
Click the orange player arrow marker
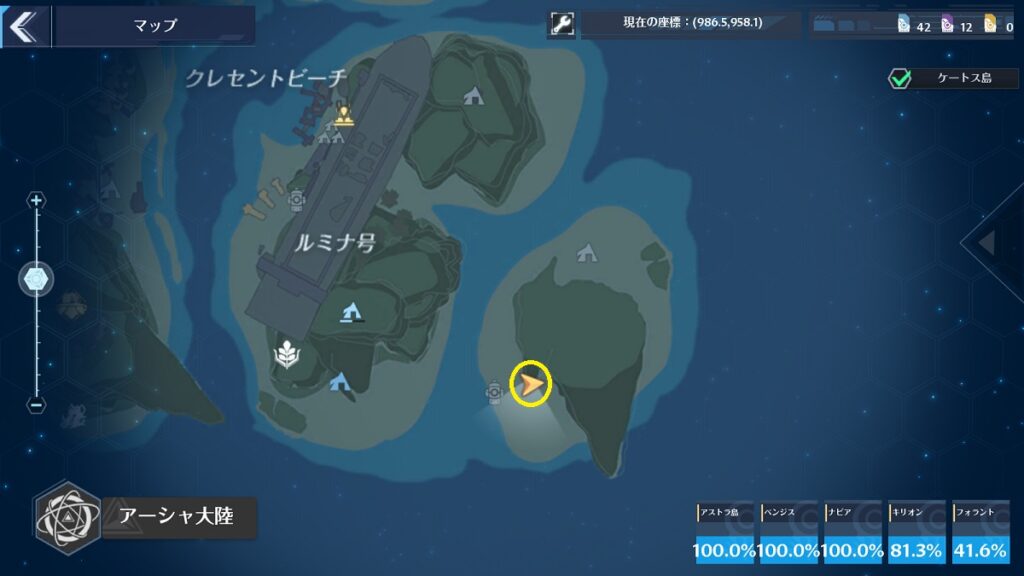tap(531, 384)
